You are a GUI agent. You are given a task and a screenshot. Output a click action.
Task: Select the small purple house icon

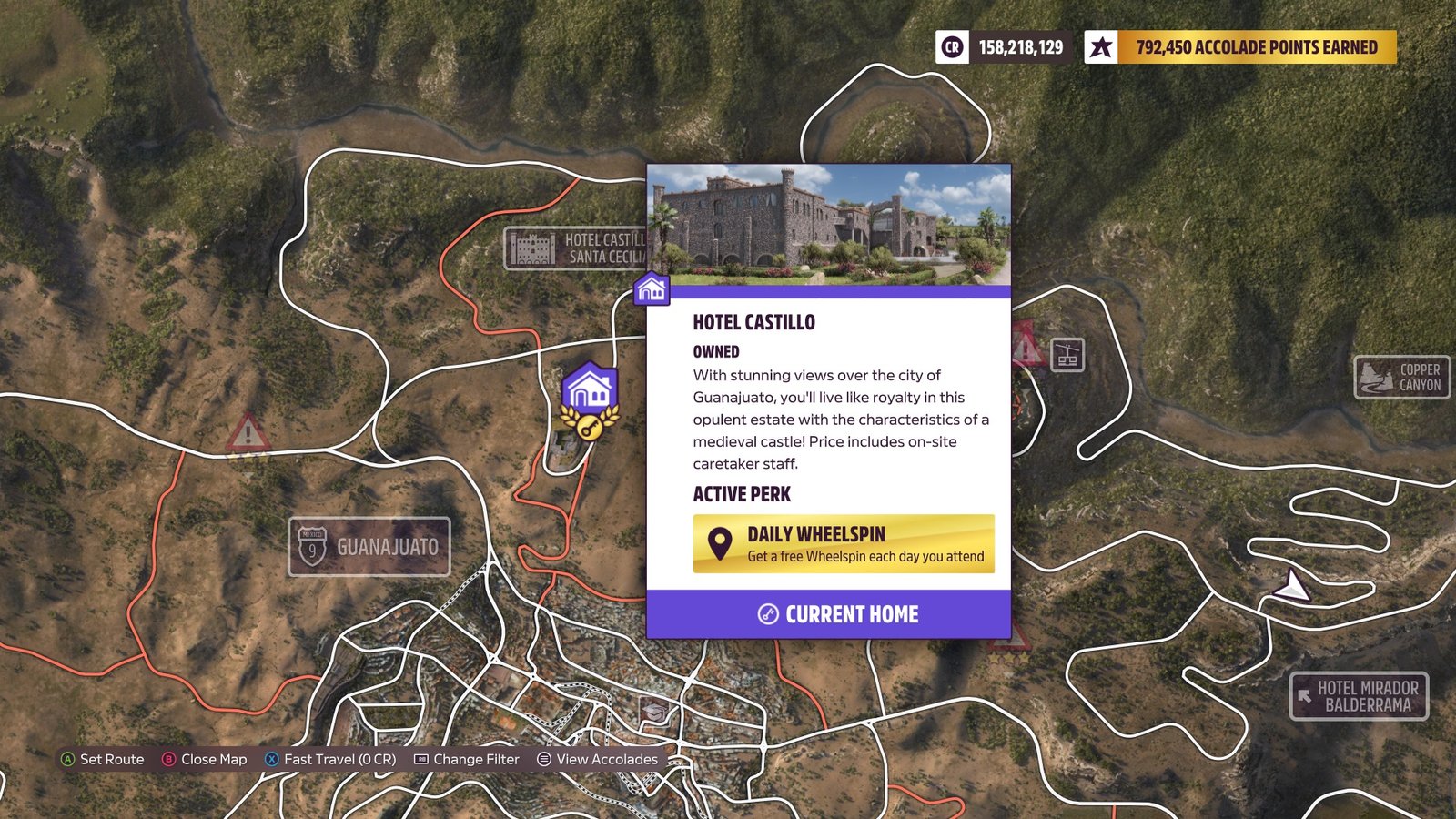pyautogui.click(x=652, y=290)
